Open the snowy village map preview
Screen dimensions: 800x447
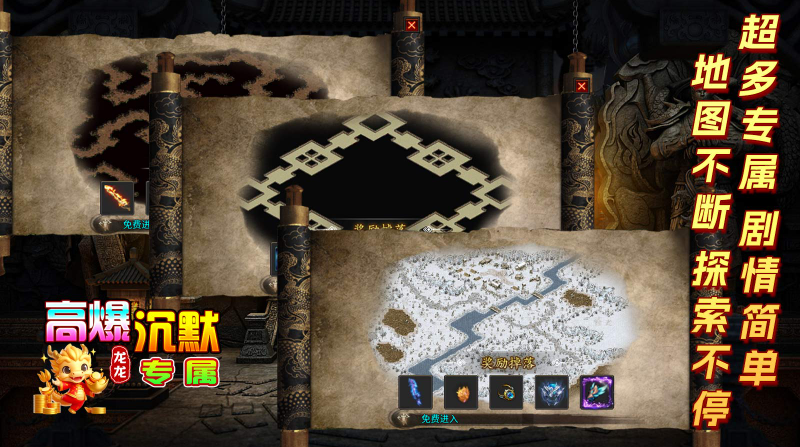click(500, 300)
